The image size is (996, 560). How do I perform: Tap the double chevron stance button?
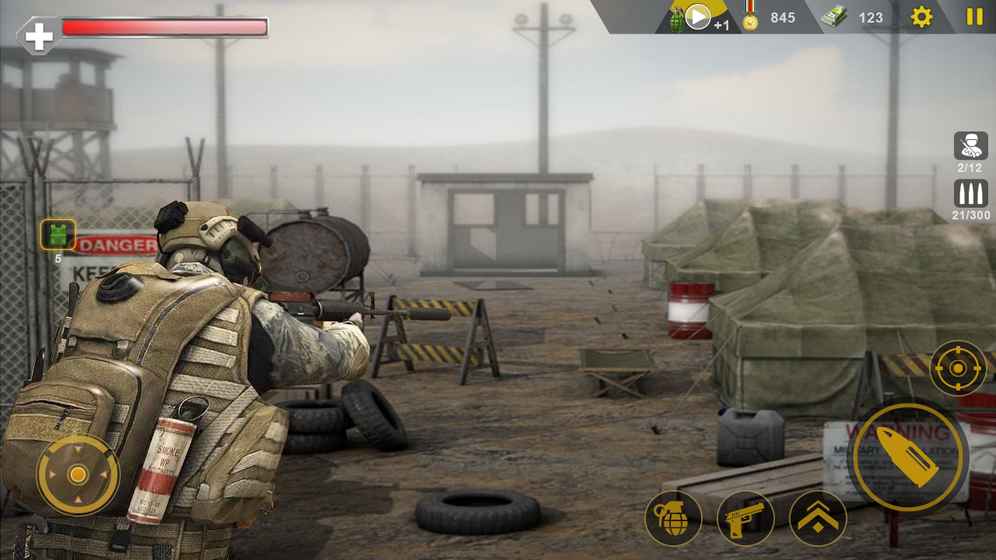point(818,518)
